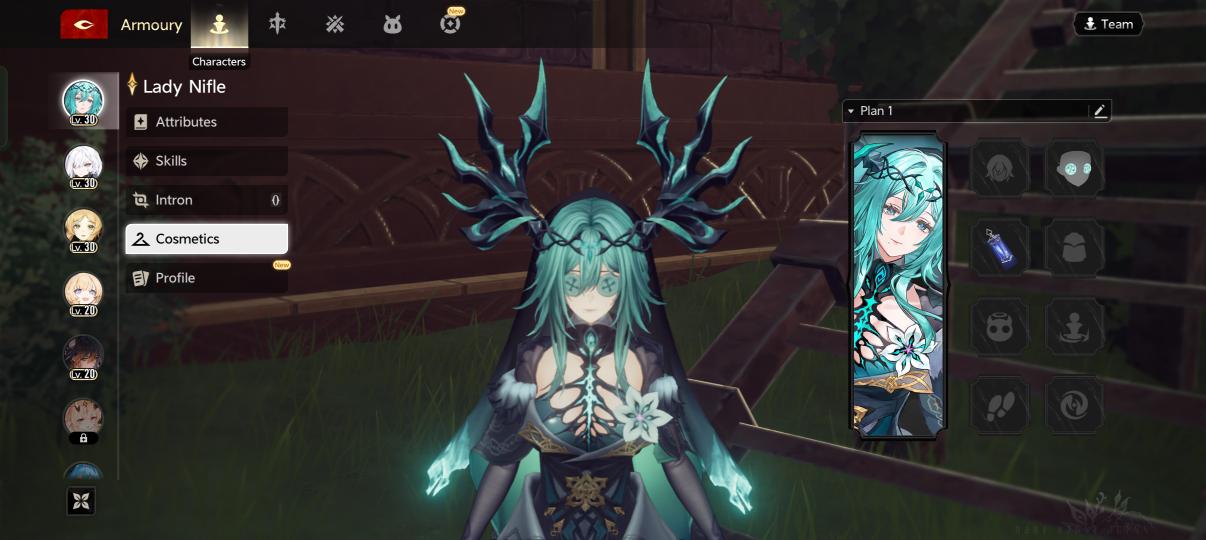This screenshot has width=1206, height=540.
Task: Click the Team button
Action: [x=1108, y=24]
